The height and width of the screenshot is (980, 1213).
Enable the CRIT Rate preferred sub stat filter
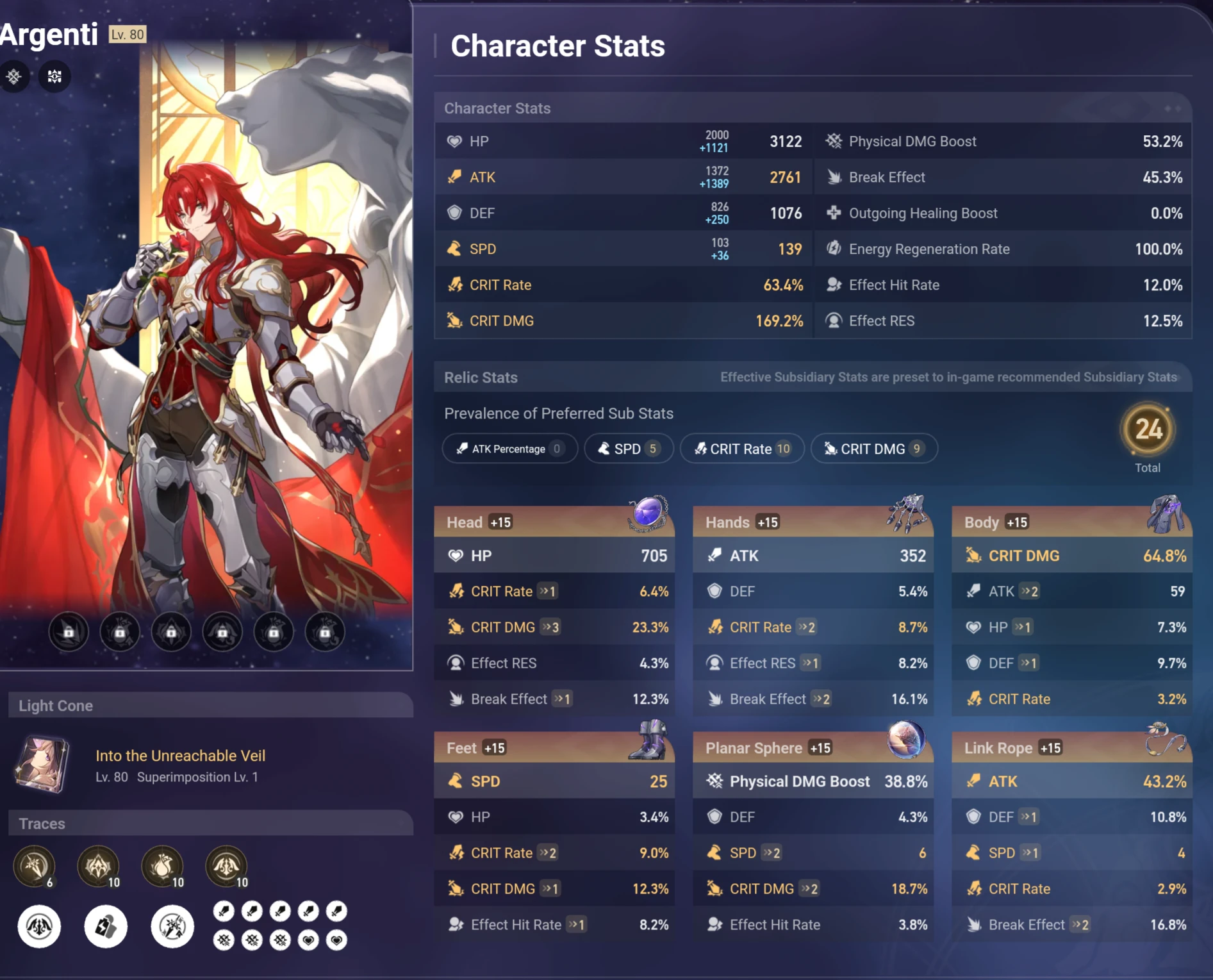(x=742, y=449)
